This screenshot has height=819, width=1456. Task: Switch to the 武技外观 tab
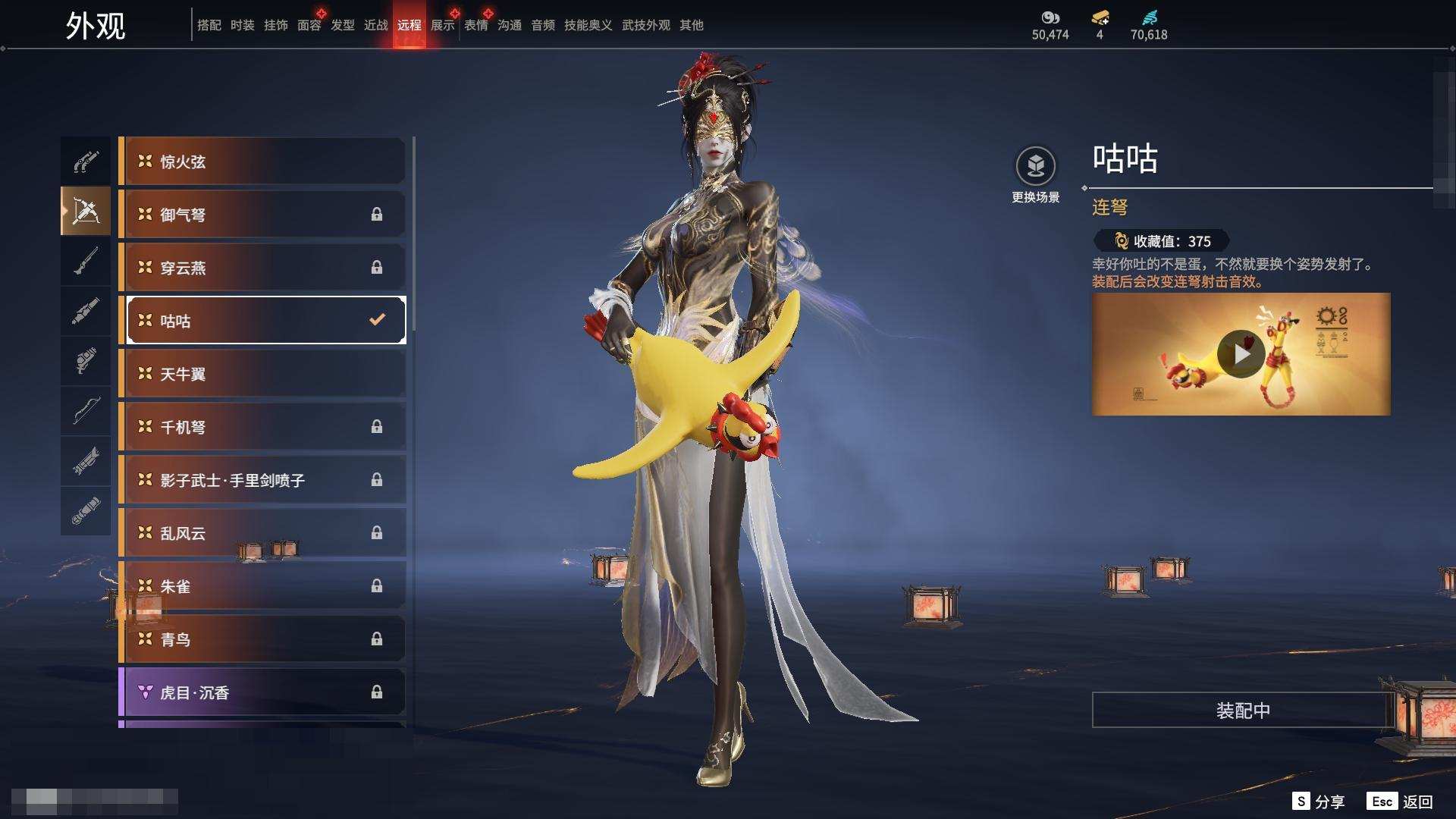tap(645, 25)
